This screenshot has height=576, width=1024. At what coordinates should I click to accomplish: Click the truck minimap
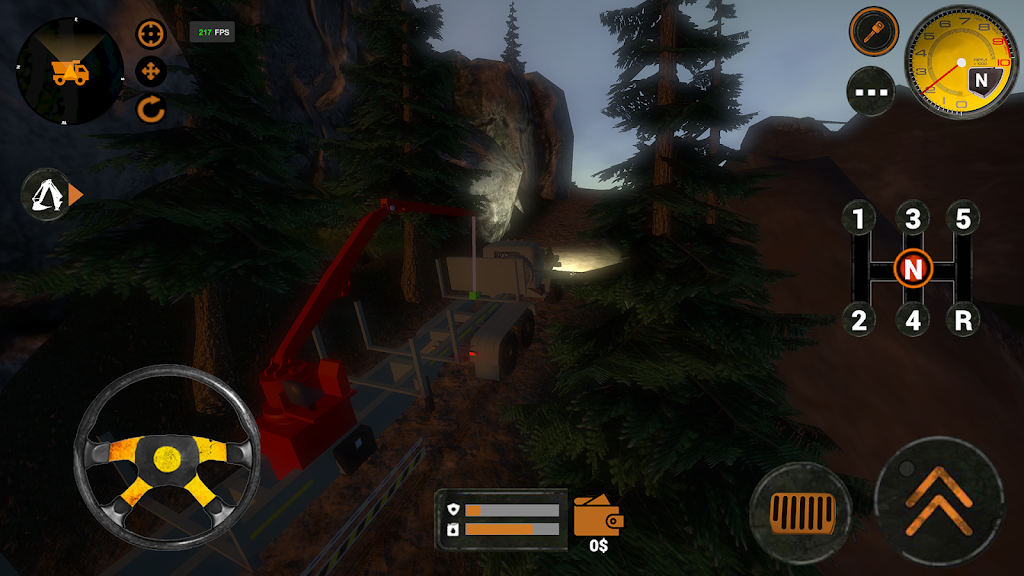pyautogui.click(x=70, y=73)
